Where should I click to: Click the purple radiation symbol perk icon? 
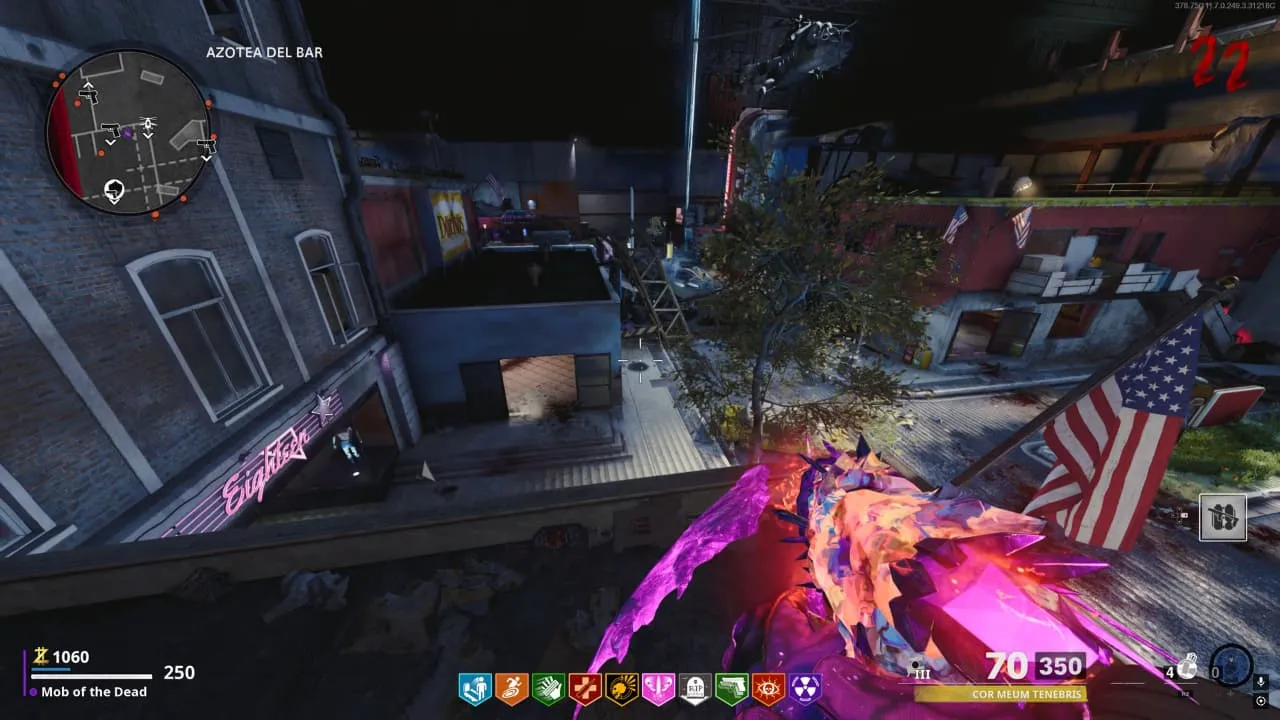tap(805, 688)
